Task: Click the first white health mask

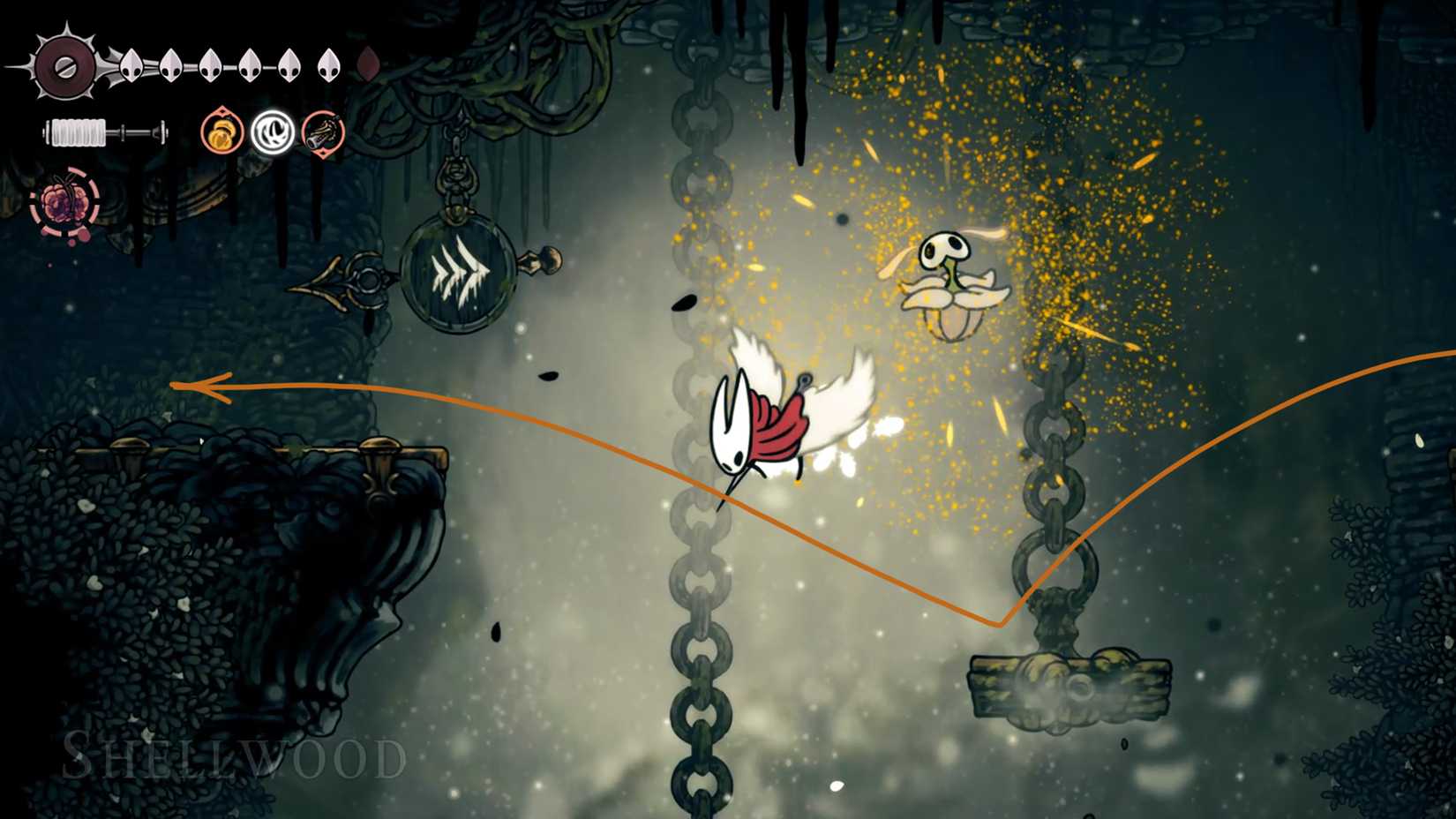Action: (x=132, y=64)
